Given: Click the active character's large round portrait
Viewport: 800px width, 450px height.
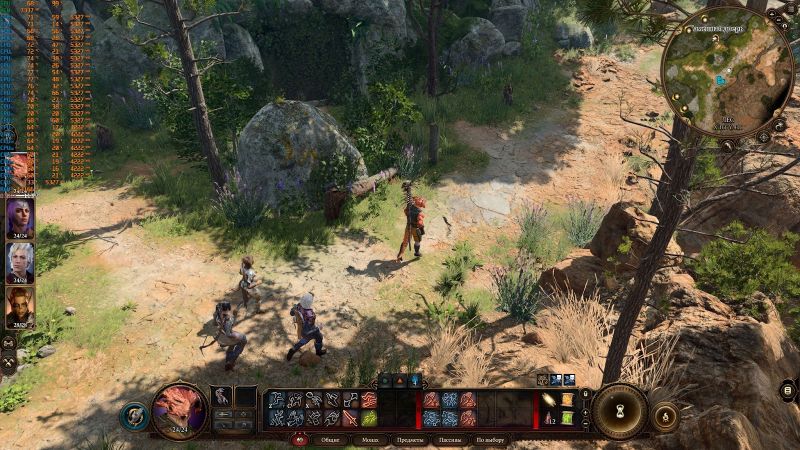Looking at the screenshot, I should [x=180, y=410].
